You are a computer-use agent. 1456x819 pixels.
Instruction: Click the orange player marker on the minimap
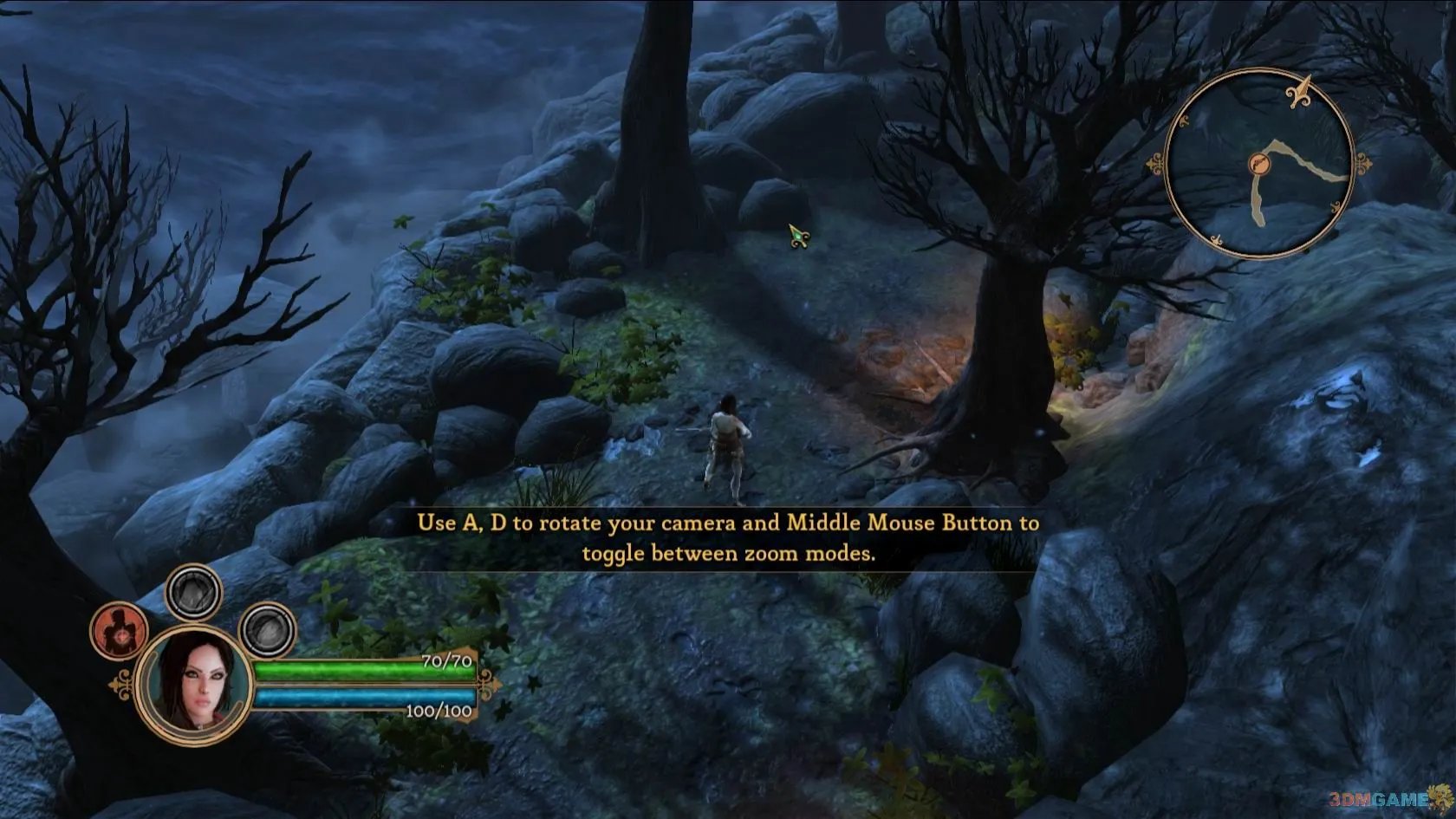[1258, 163]
